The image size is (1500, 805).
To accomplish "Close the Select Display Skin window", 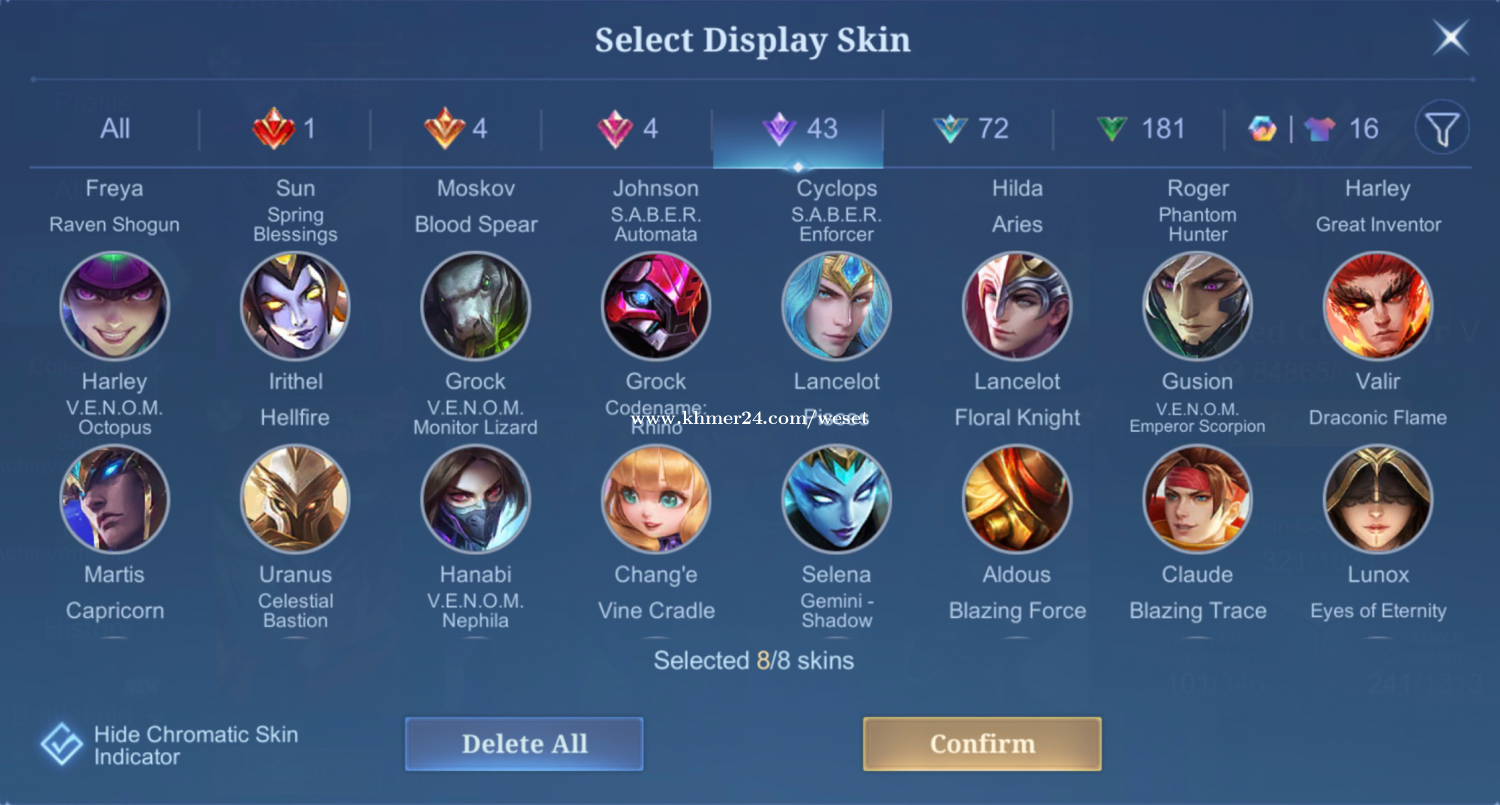I will (x=1450, y=39).
